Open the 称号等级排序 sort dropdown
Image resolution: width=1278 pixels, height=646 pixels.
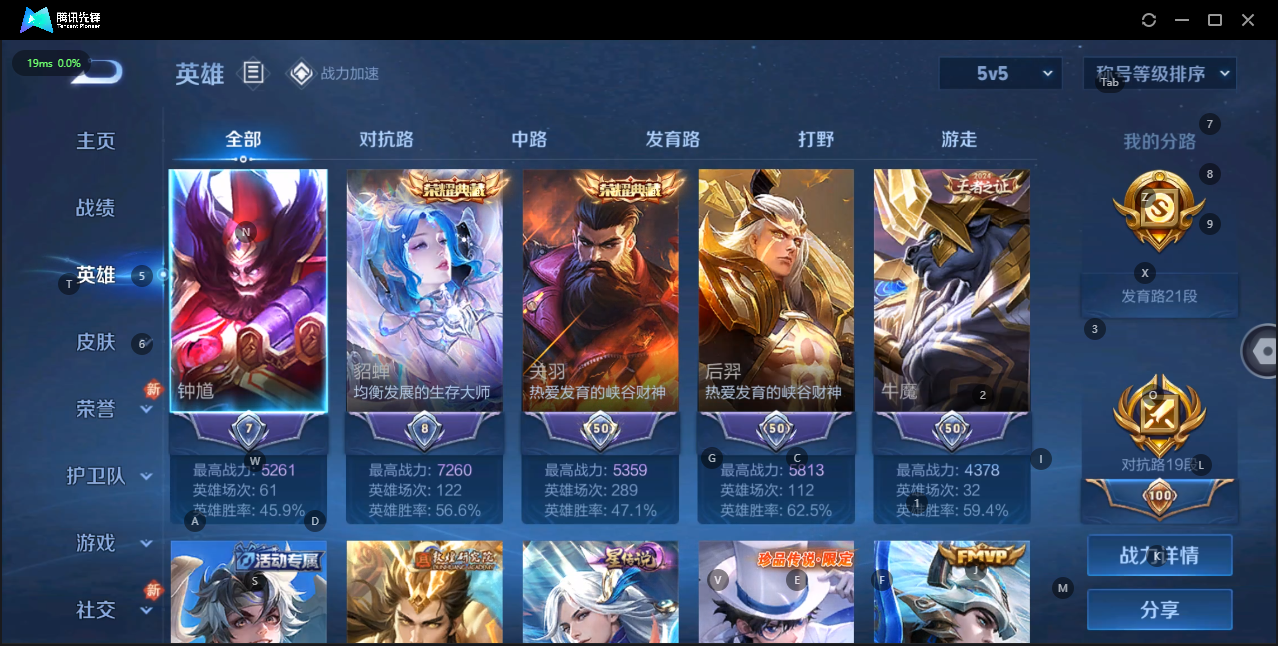[x=1160, y=73]
